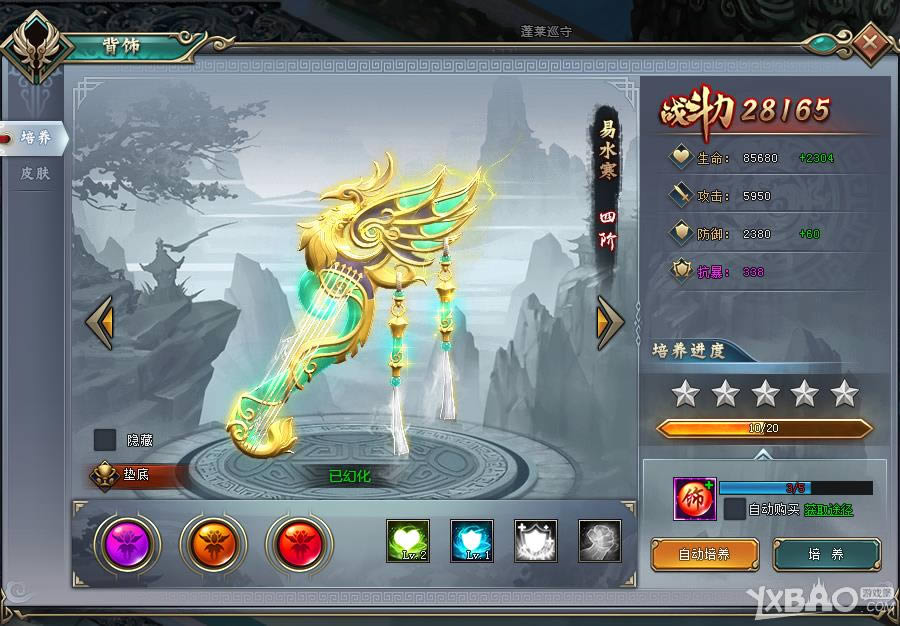
Task: Toggle the 隐藏 hide checkbox
Action: (105, 439)
